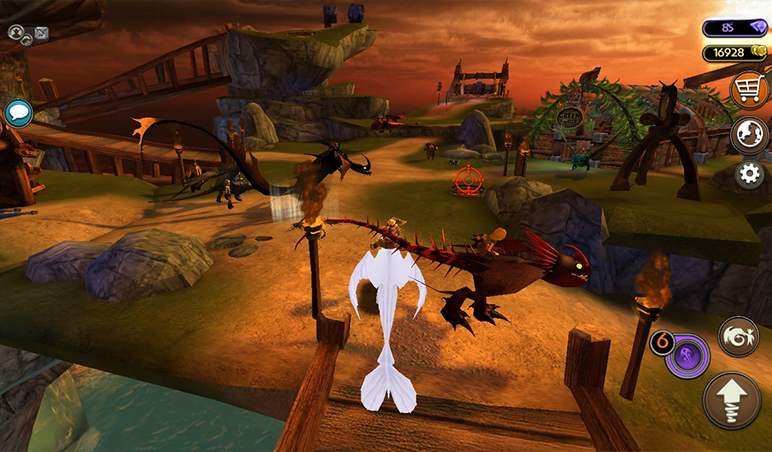Open the world map globe

(x=749, y=135)
